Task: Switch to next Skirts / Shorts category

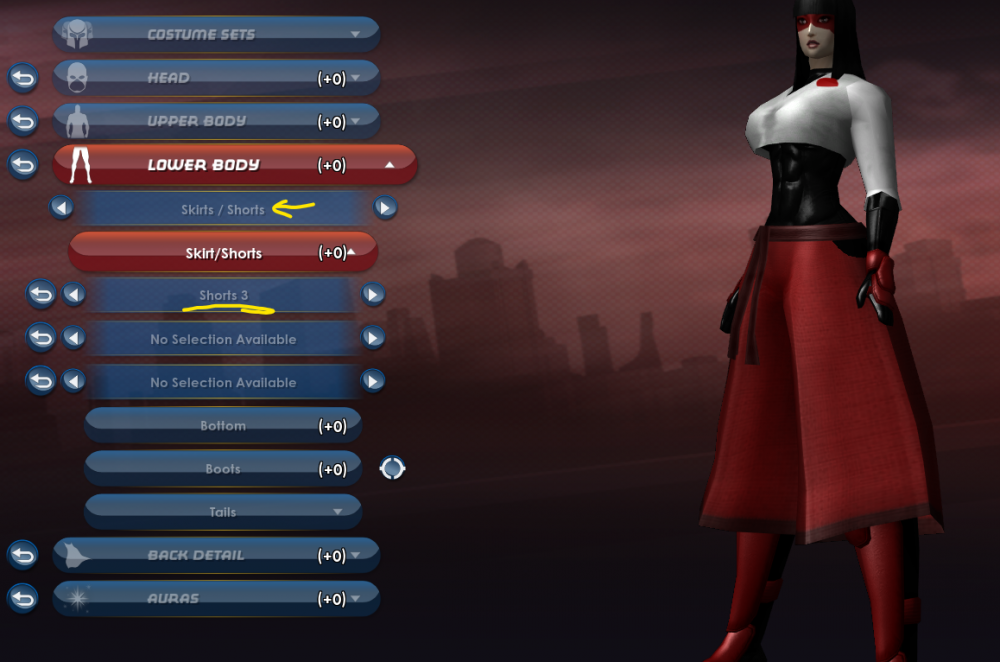Action: [385, 208]
